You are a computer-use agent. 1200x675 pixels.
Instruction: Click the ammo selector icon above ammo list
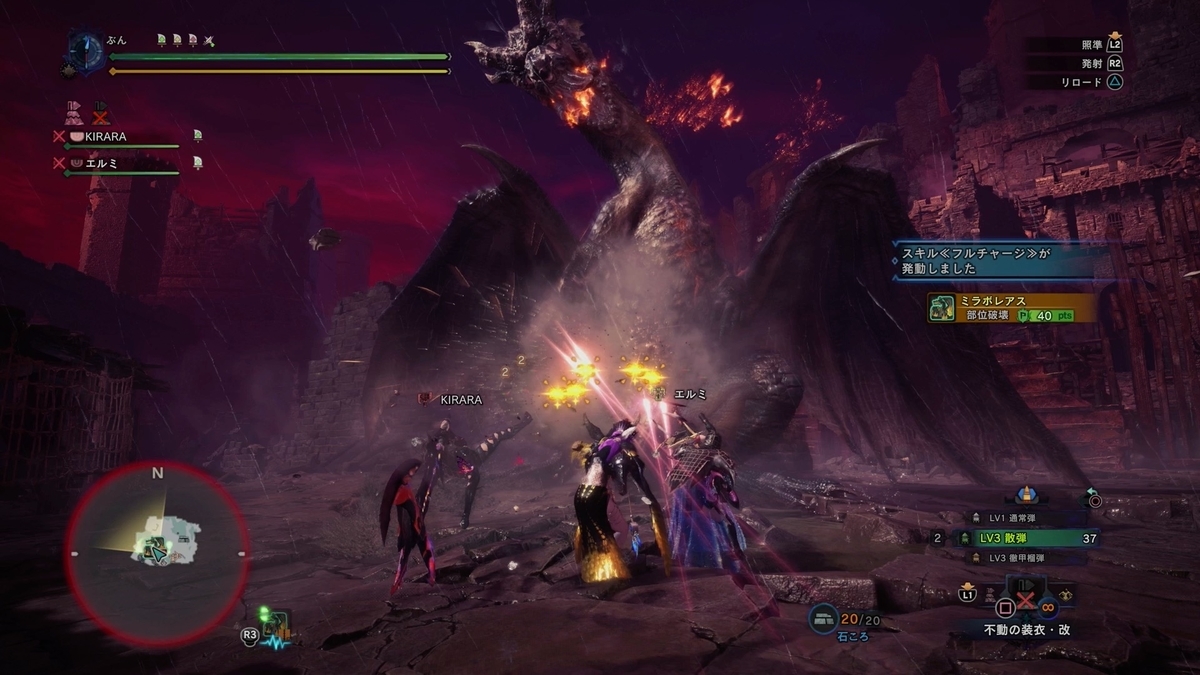tap(1024, 495)
